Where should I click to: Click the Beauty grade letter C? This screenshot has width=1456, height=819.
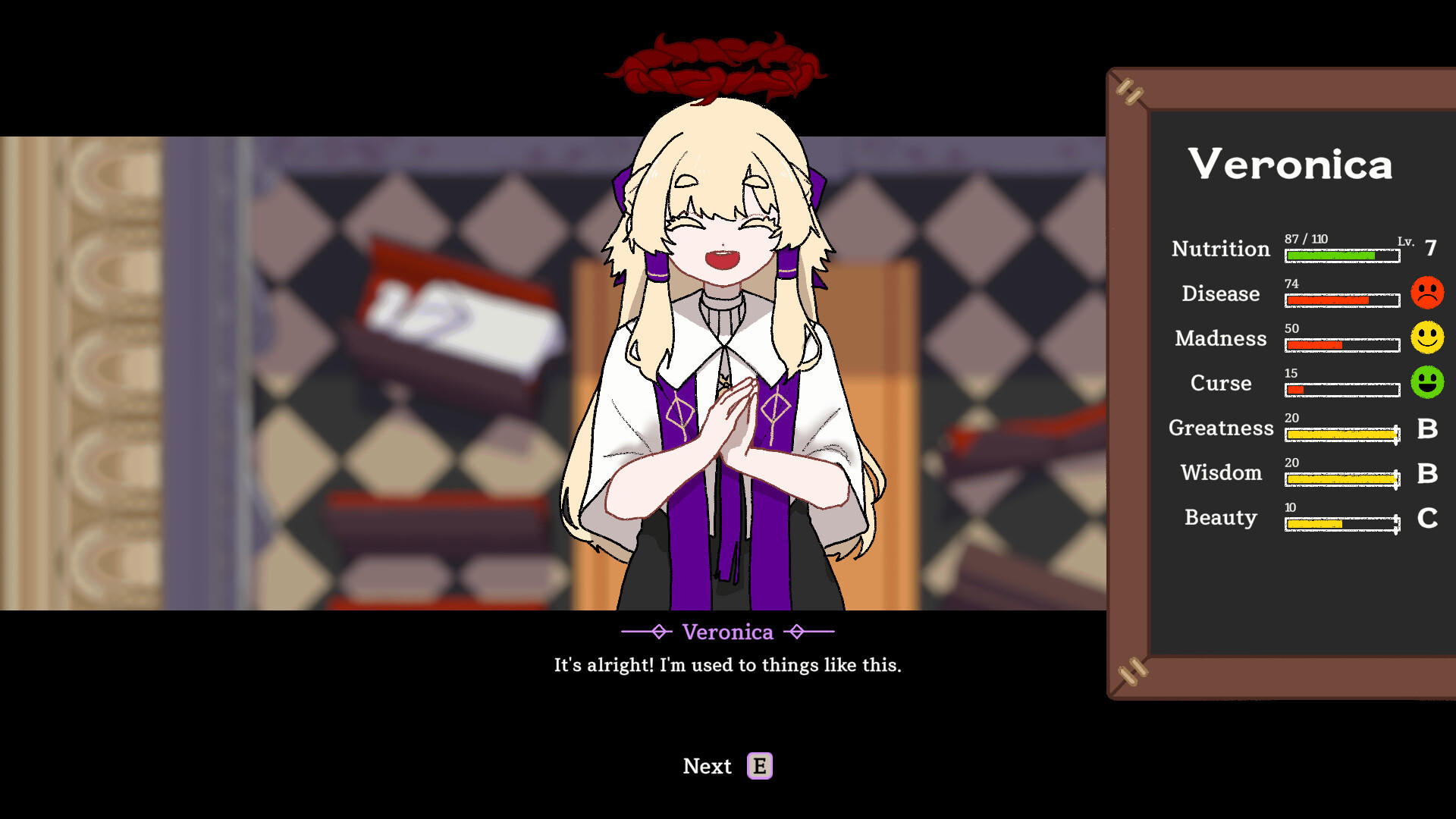1429,519
